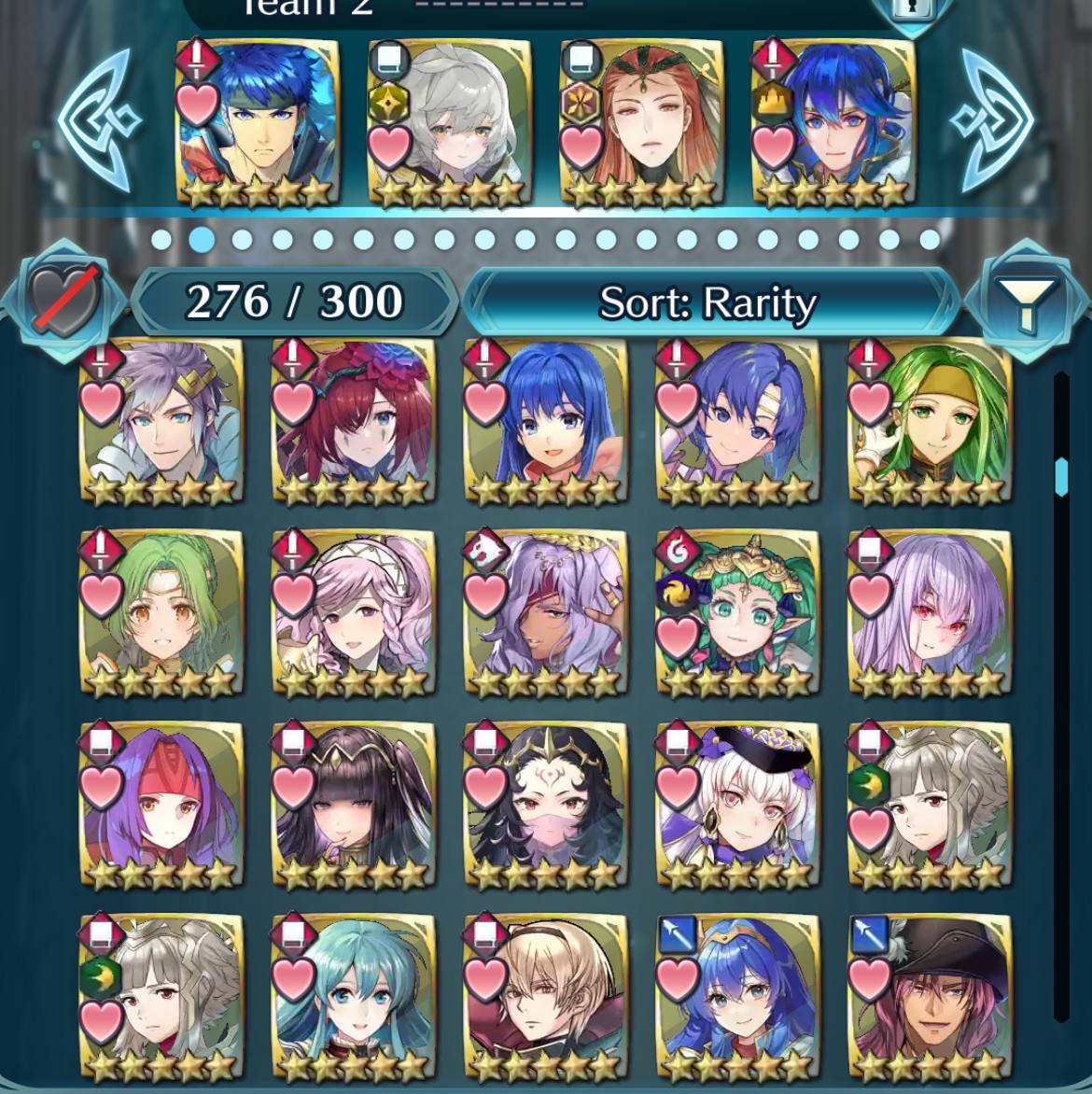This screenshot has height=1094, width=1092.
Task: Choose the blond hero with black headband
Action: (545, 997)
